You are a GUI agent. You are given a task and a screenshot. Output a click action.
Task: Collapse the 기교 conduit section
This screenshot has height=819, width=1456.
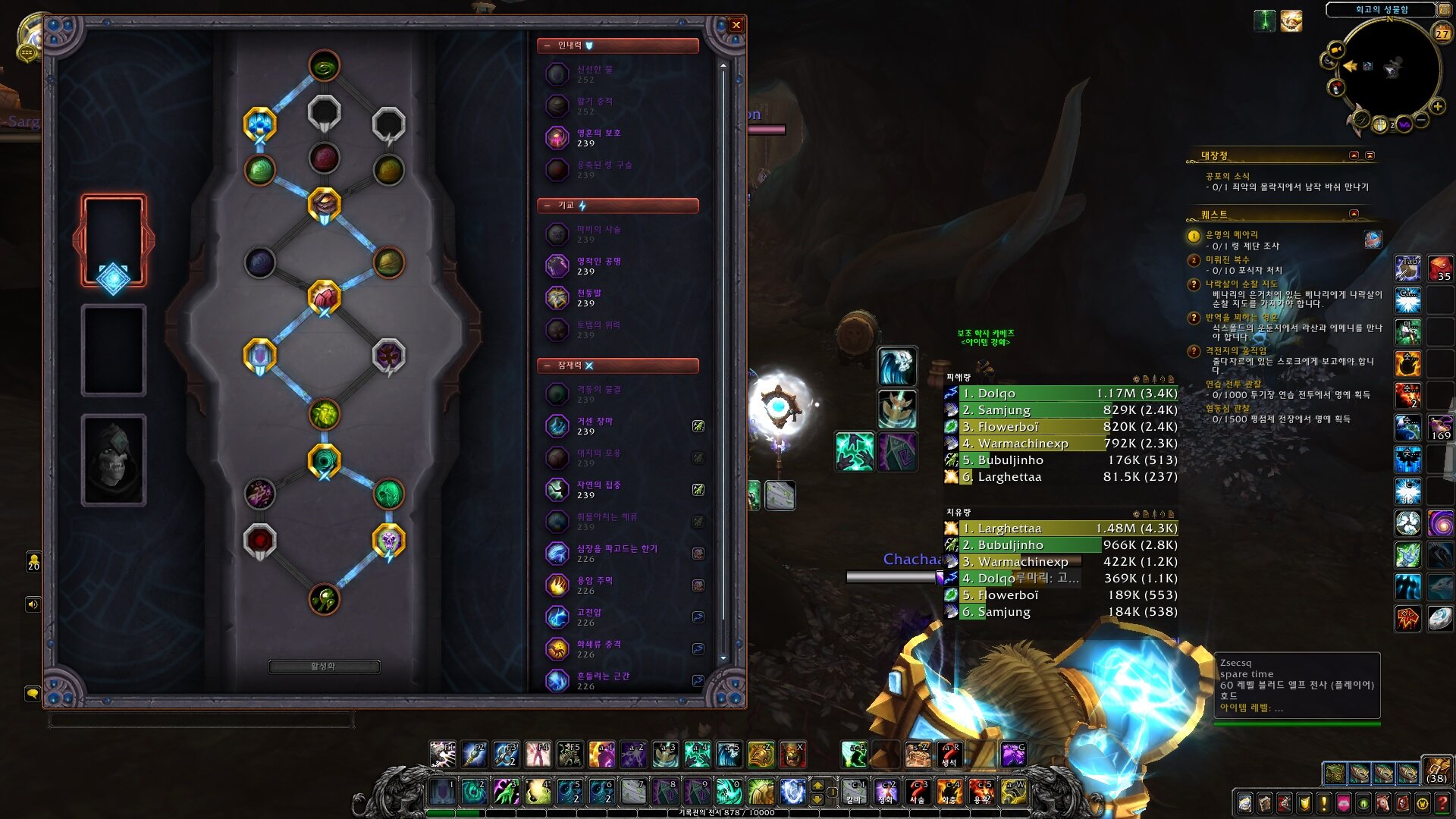pyautogui.click(x=547, y=206)
